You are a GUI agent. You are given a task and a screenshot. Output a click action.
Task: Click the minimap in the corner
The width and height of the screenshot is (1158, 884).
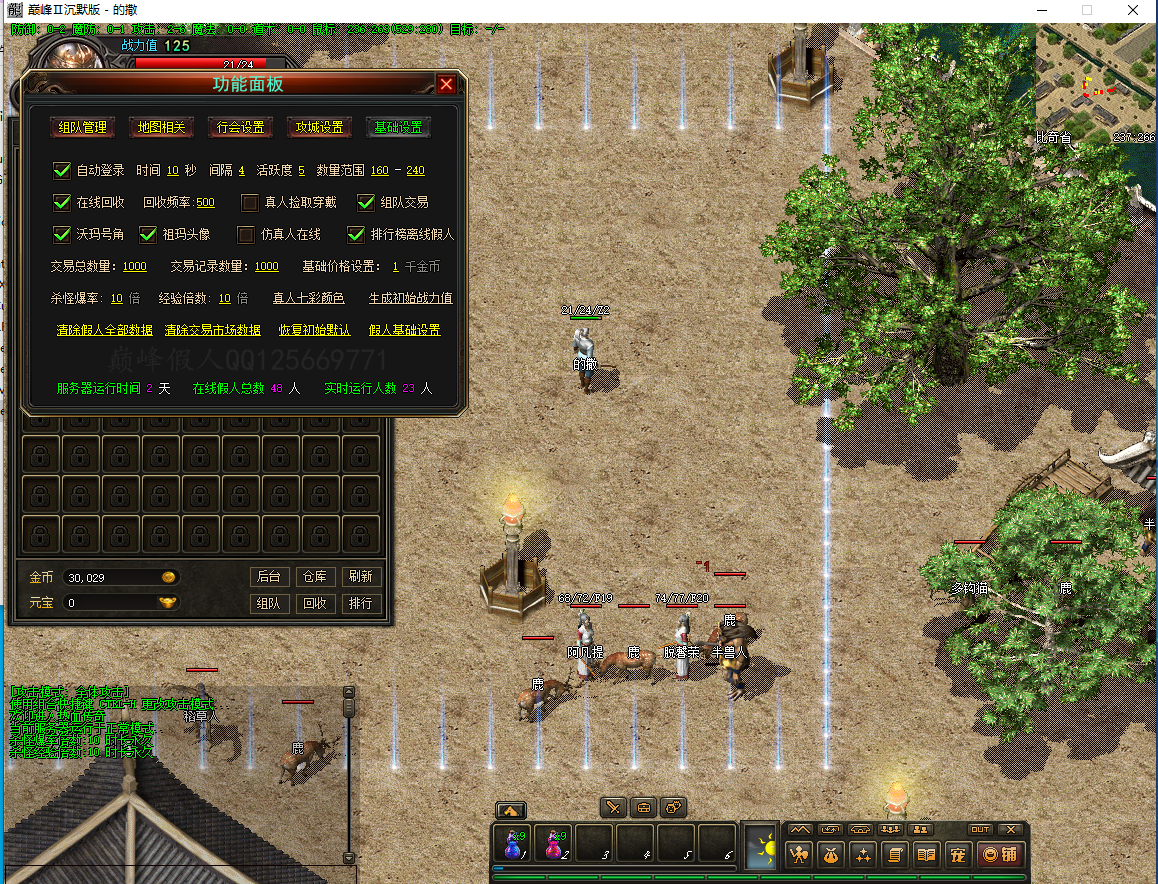[x=1096, y=82]
